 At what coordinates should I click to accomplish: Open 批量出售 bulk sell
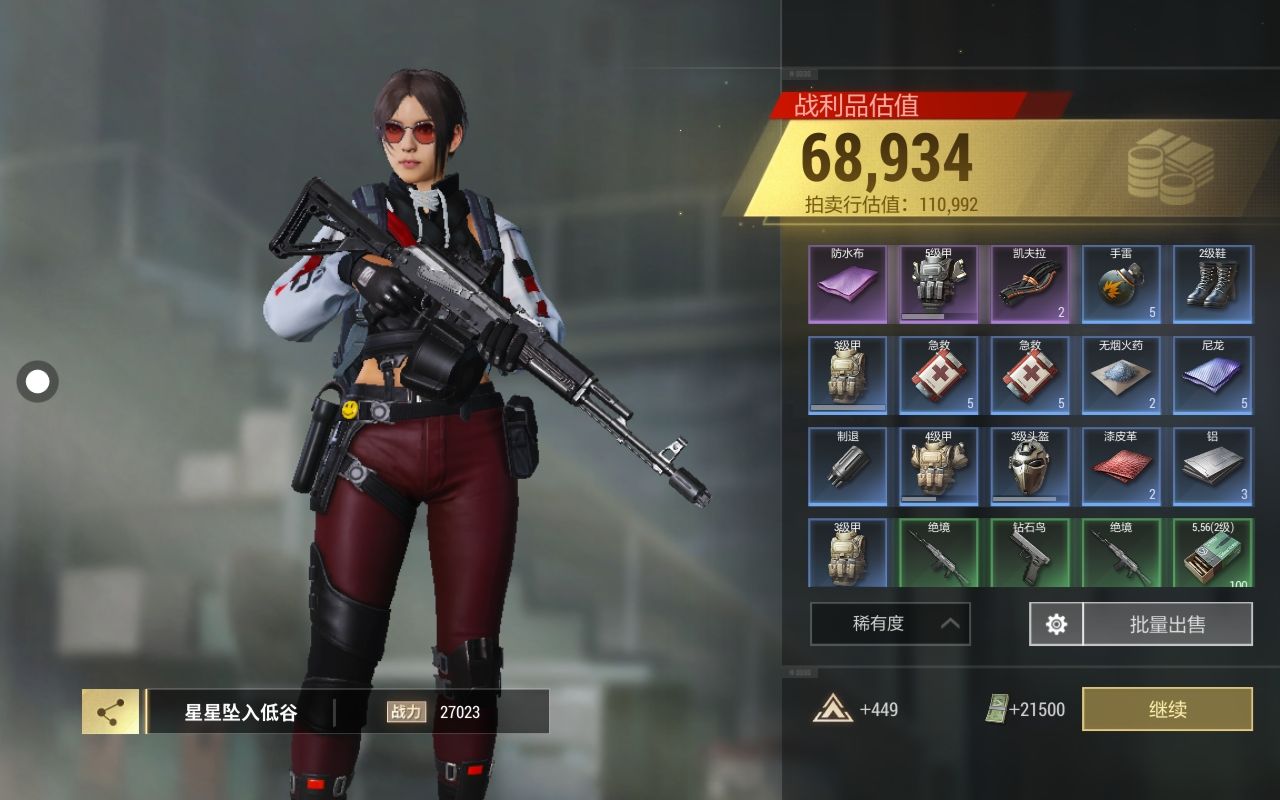tap(1167, 624)
